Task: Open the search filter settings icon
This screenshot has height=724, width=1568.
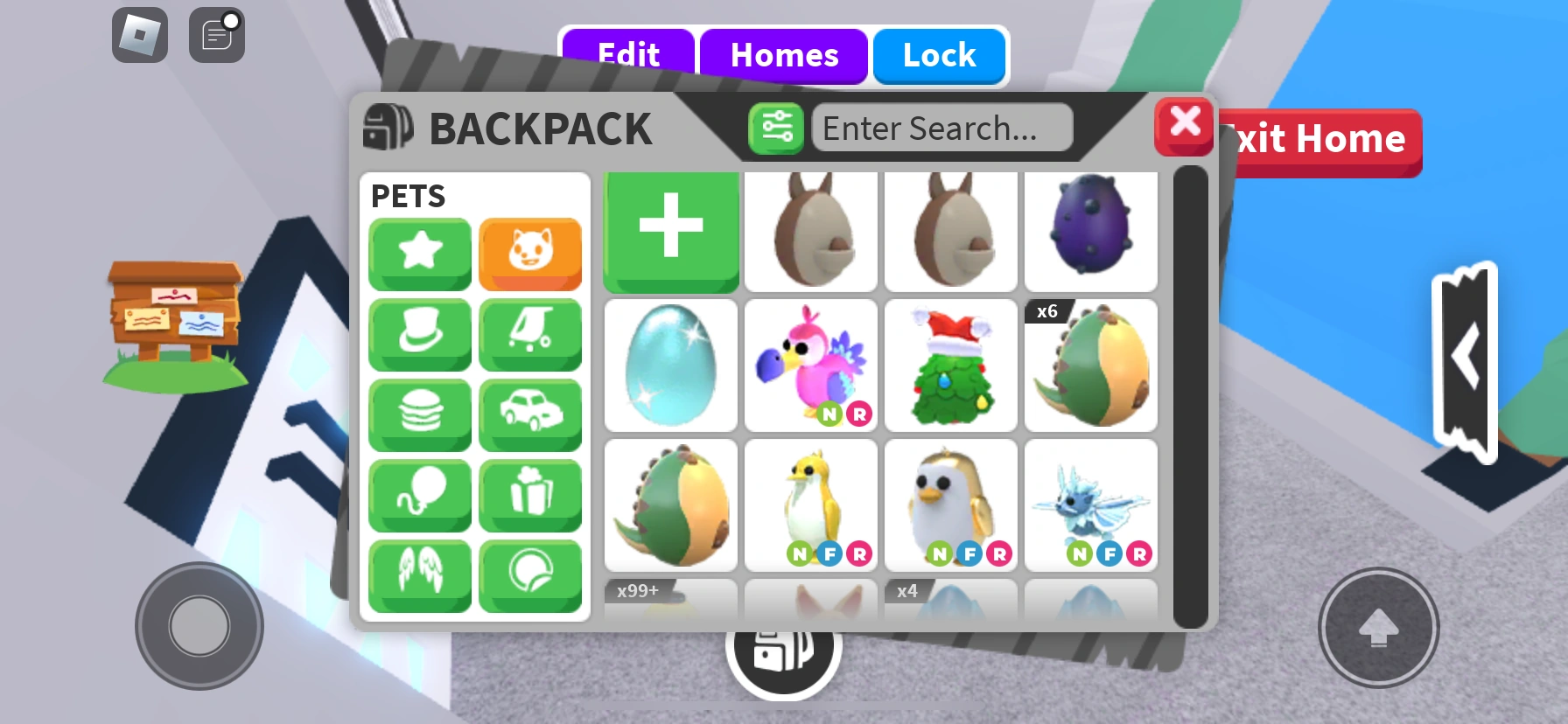Action: 775,128
